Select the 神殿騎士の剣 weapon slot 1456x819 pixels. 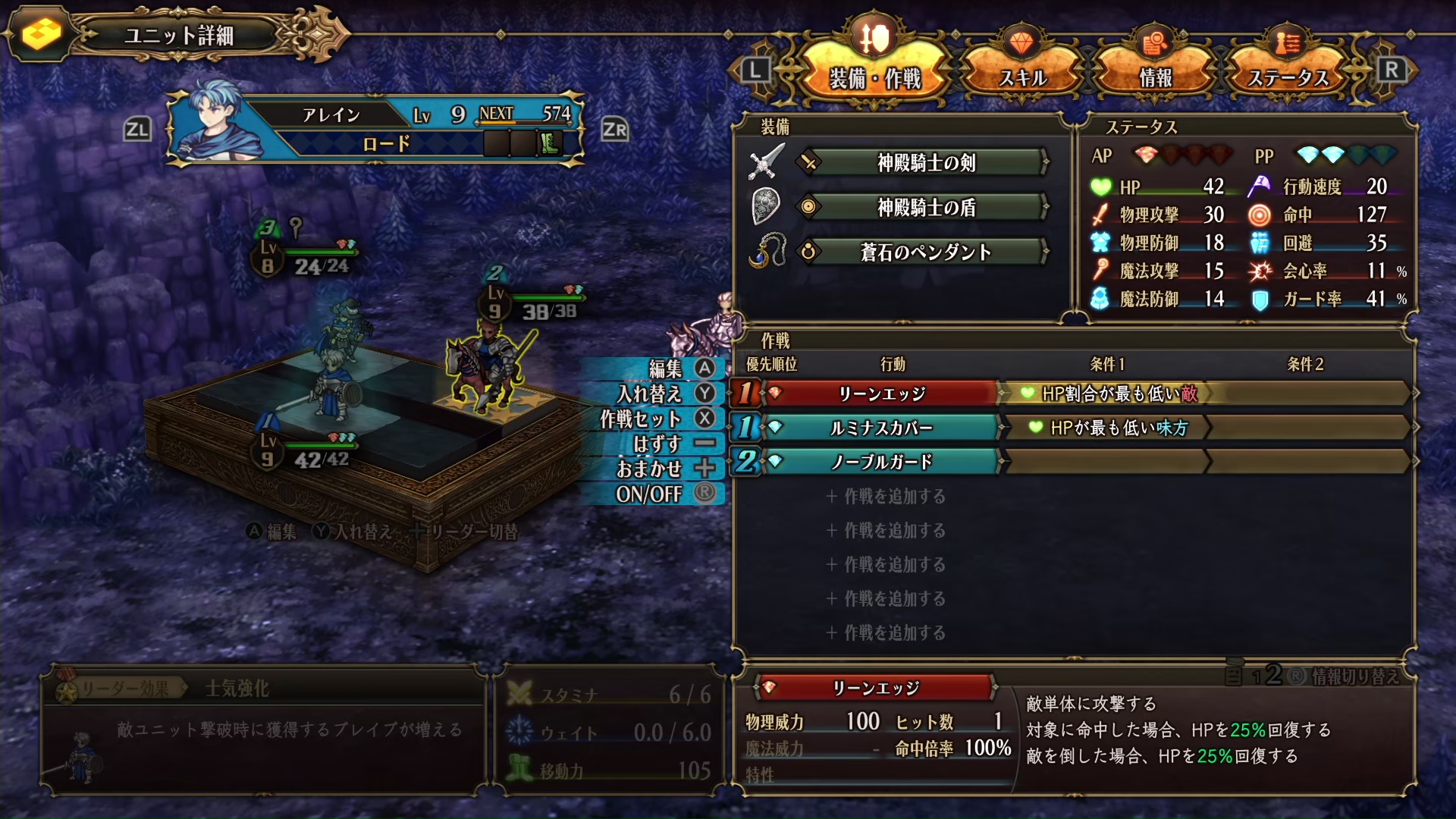tap(925, 162)
